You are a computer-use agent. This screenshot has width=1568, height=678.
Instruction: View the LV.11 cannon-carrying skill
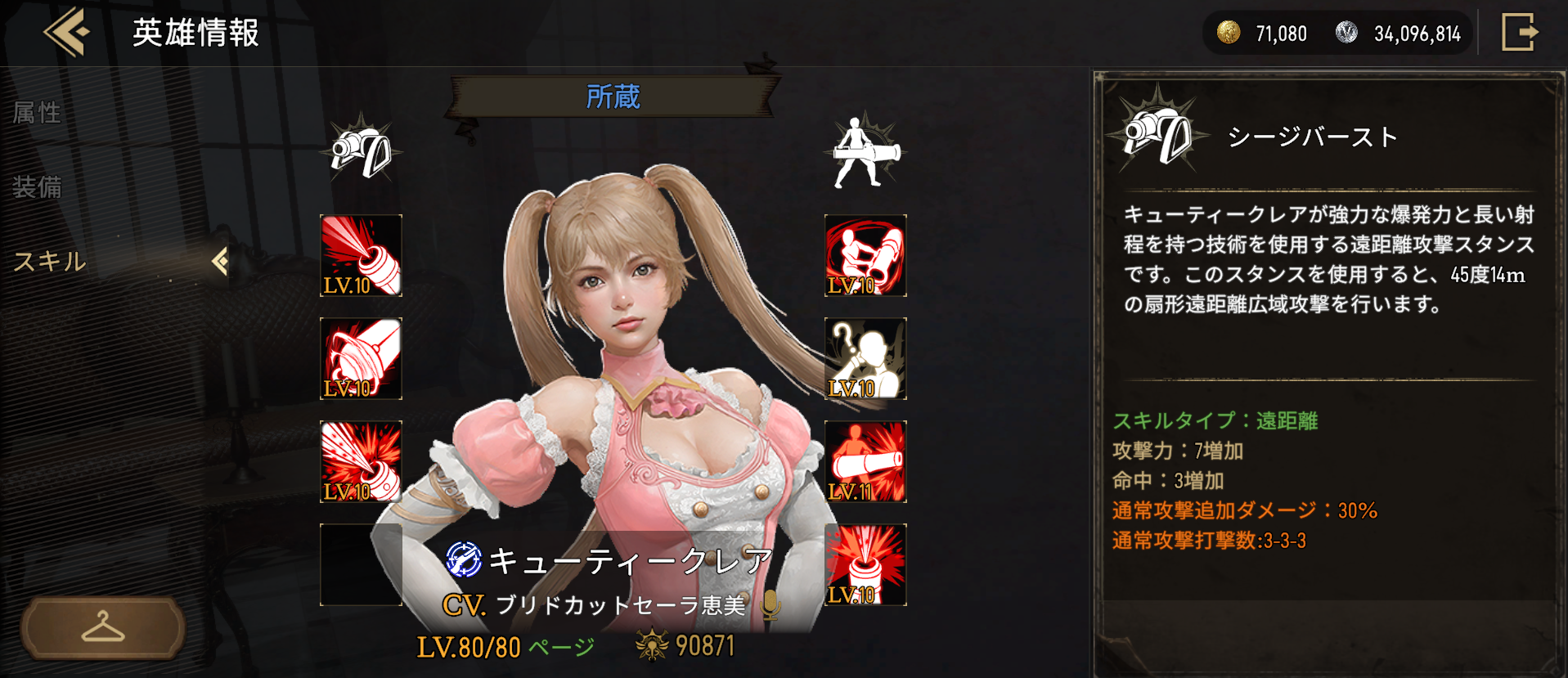(x=864, y=460)
